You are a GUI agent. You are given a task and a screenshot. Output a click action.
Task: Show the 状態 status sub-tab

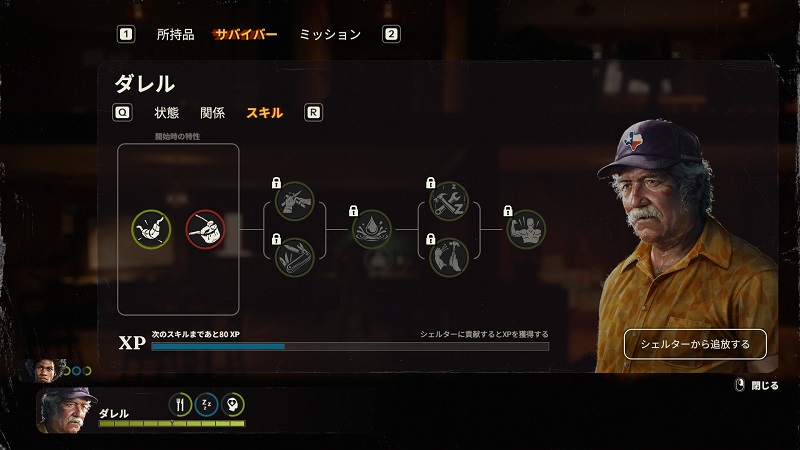pyautogui.click(x=167, y=113)
